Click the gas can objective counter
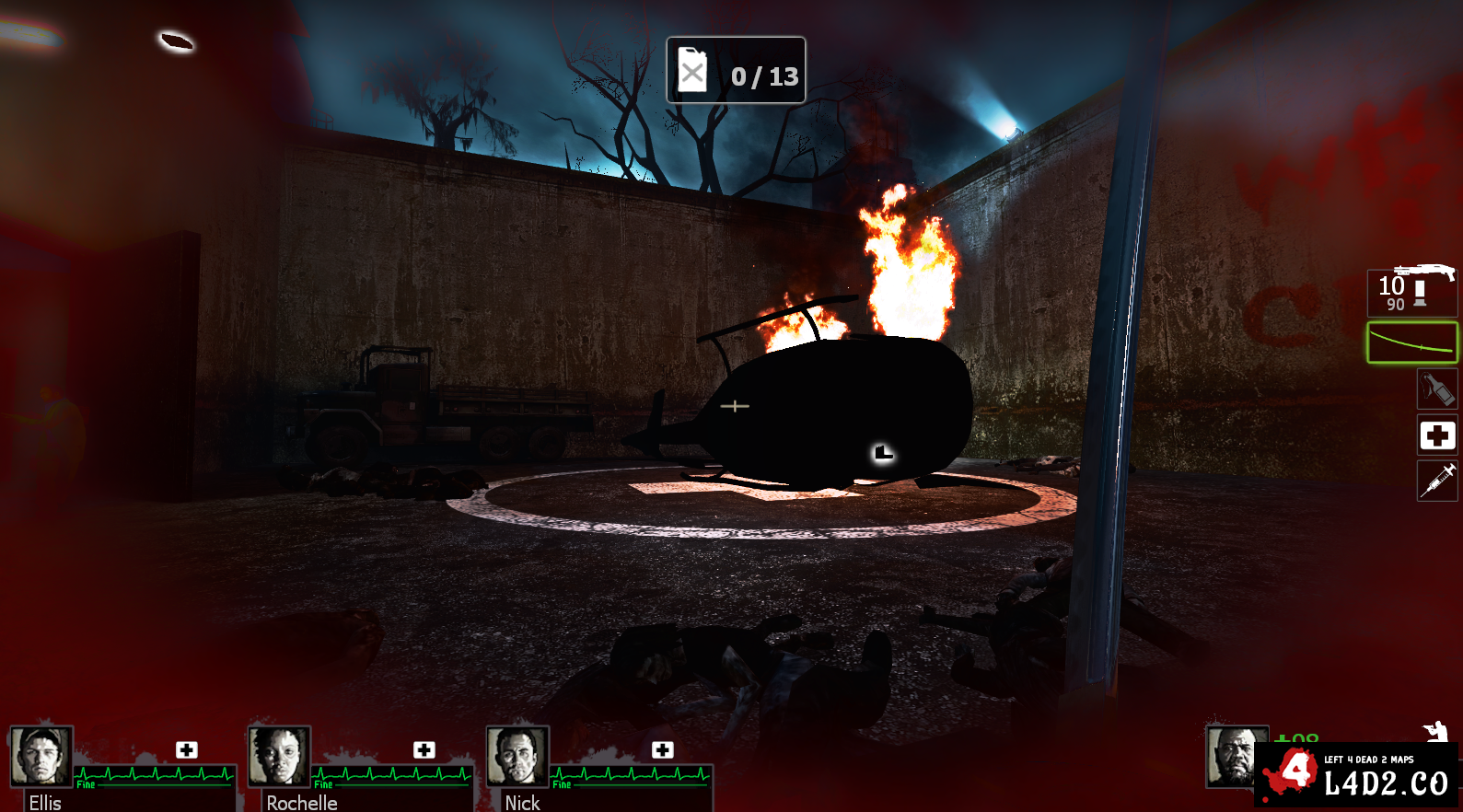 736,71
